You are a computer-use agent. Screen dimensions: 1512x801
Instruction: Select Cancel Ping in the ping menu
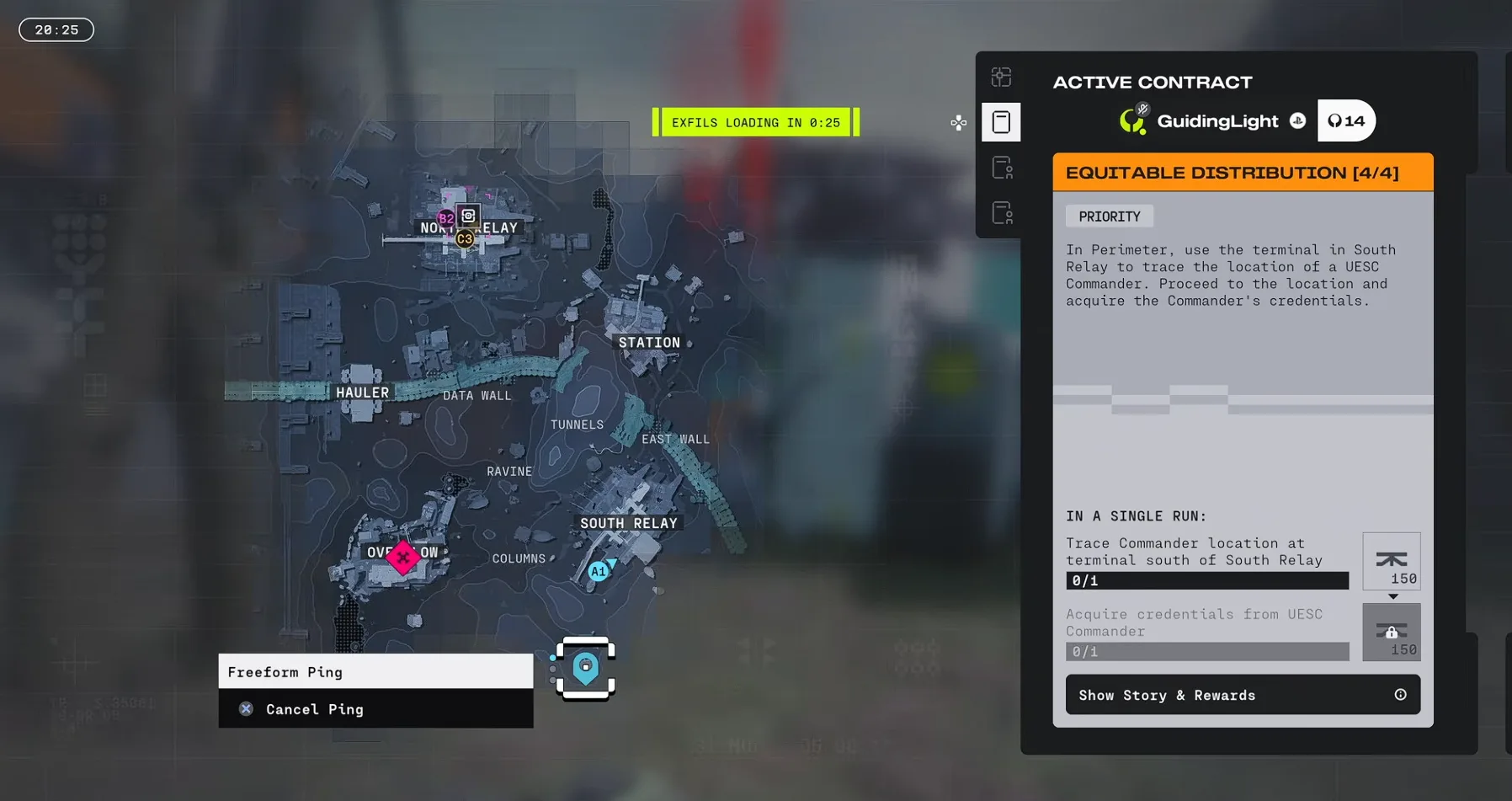tap(314, 709)
